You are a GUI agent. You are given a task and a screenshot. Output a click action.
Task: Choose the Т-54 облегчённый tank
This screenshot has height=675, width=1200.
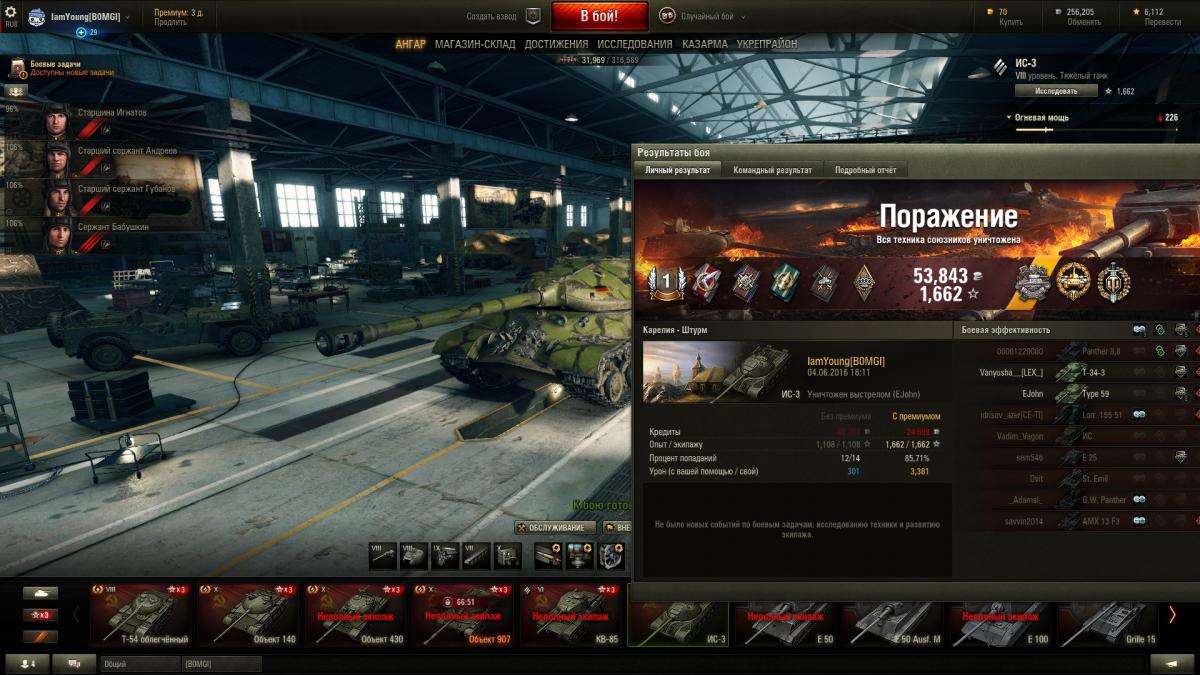141,615
